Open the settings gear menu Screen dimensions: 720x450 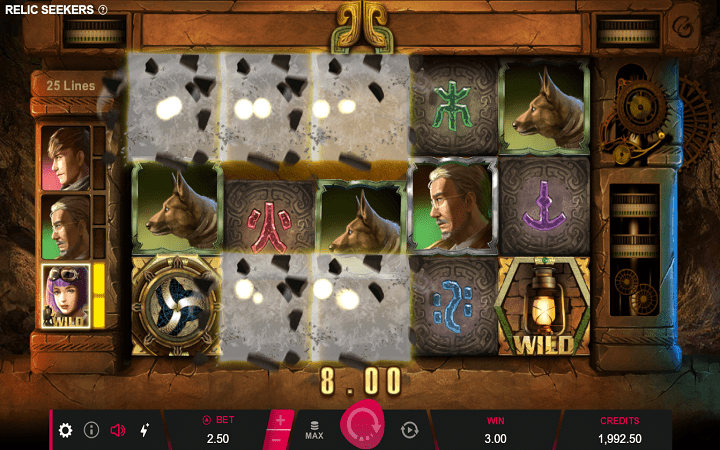pyautogui.click(x=65, y=430)
